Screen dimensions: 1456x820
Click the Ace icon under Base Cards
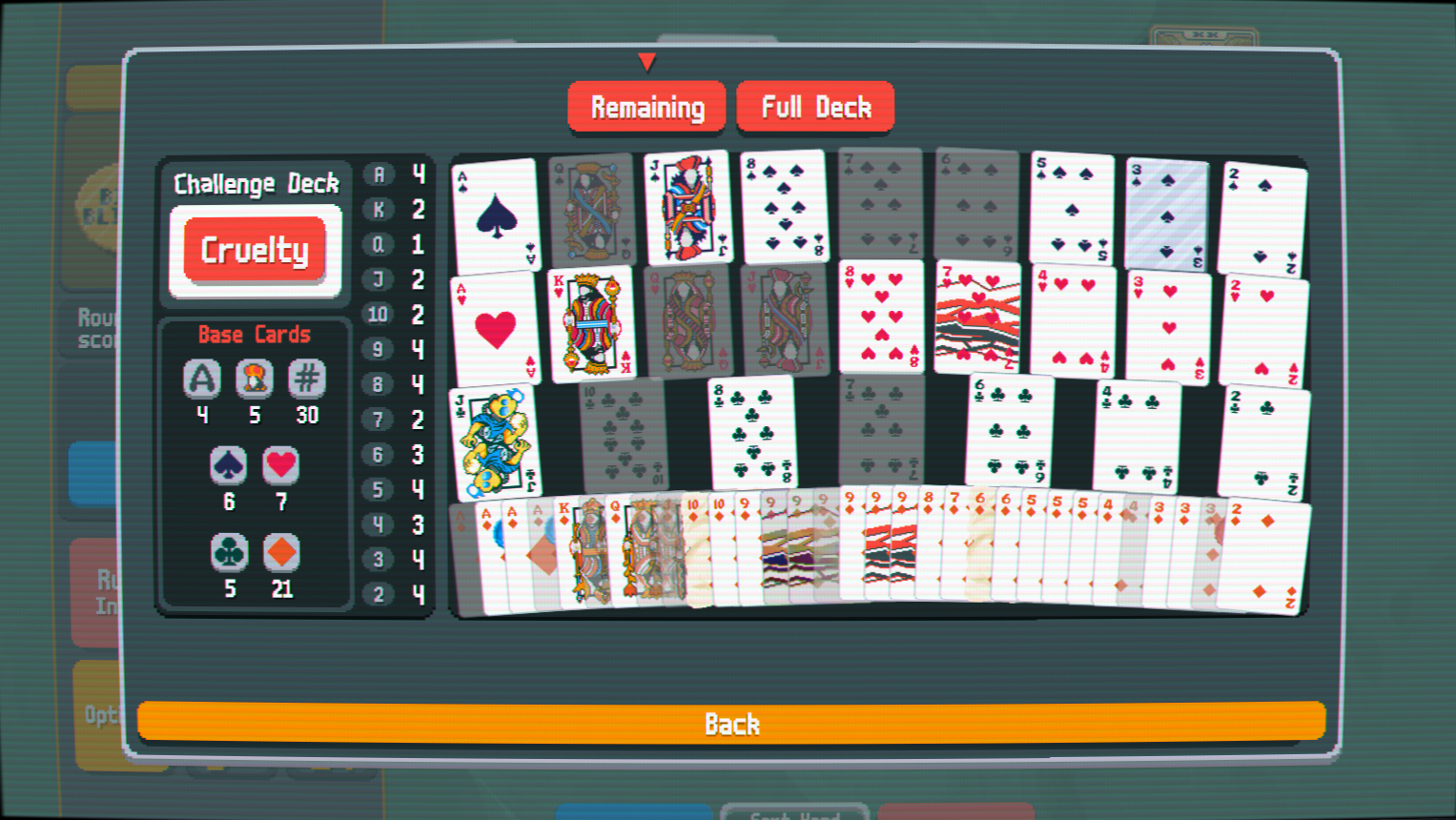pyautogui.click(x=201, y=379)
